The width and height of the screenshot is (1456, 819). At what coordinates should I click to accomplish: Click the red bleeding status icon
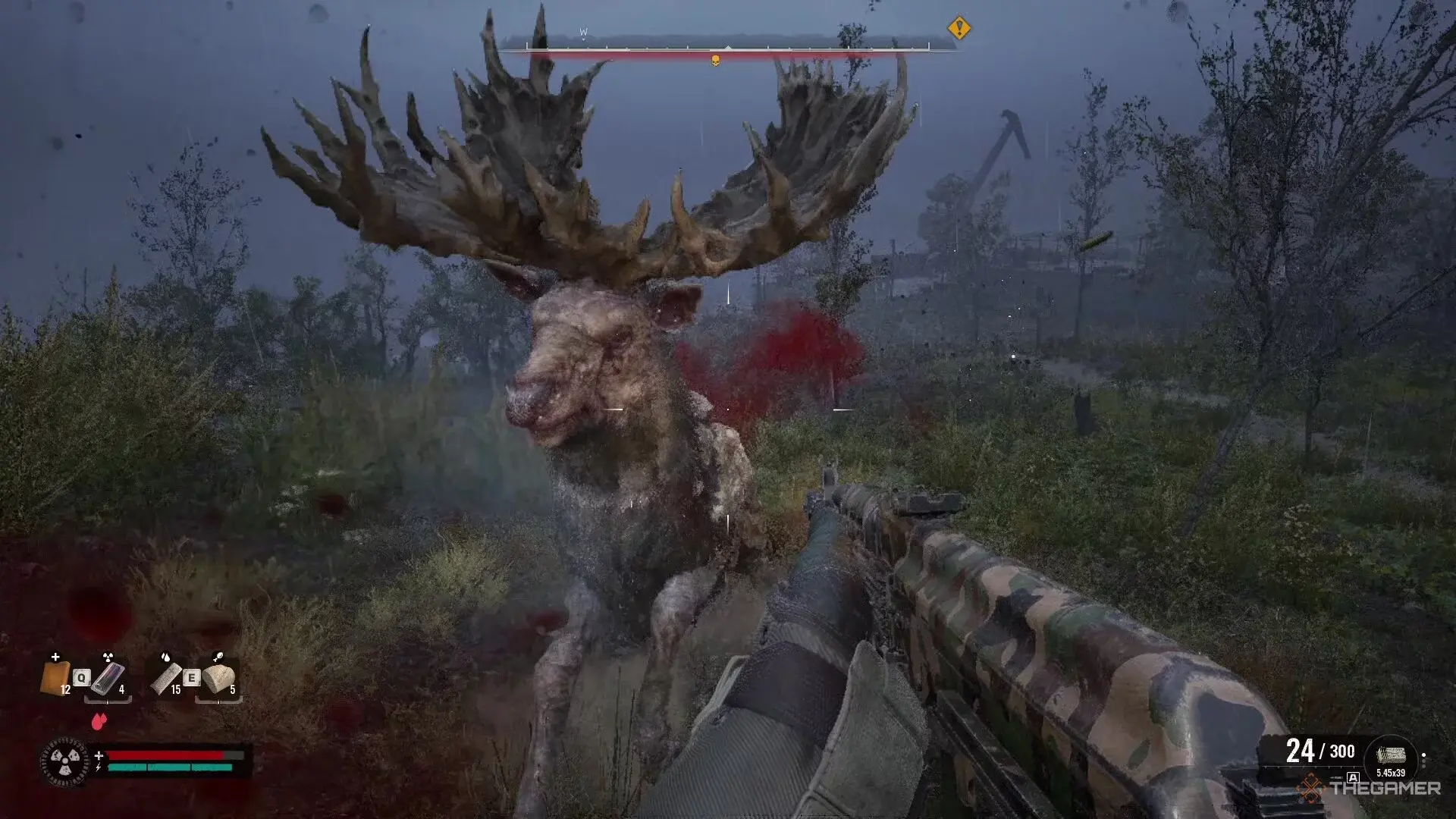99,721
